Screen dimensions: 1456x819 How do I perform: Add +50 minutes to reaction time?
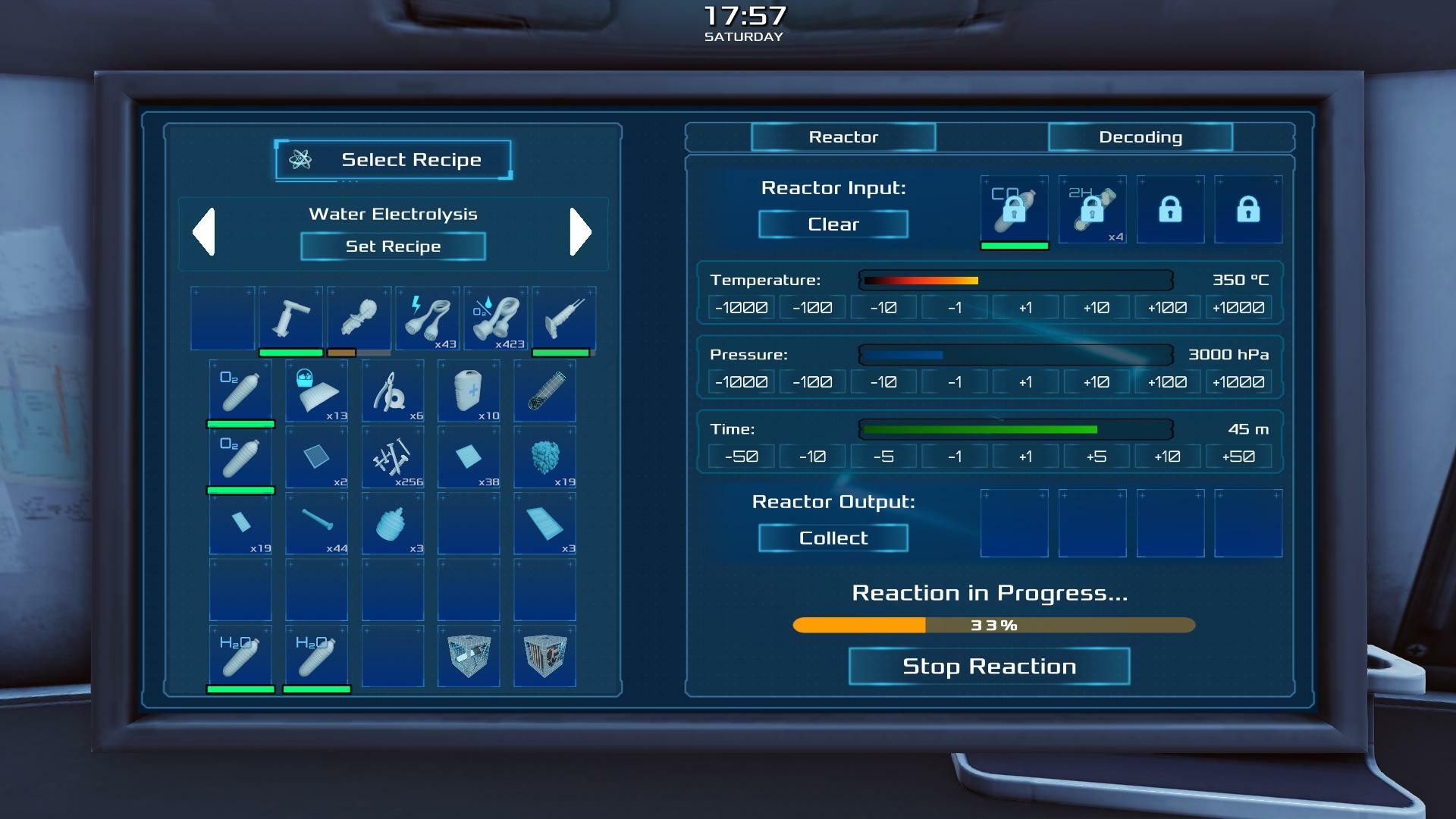1238,457
